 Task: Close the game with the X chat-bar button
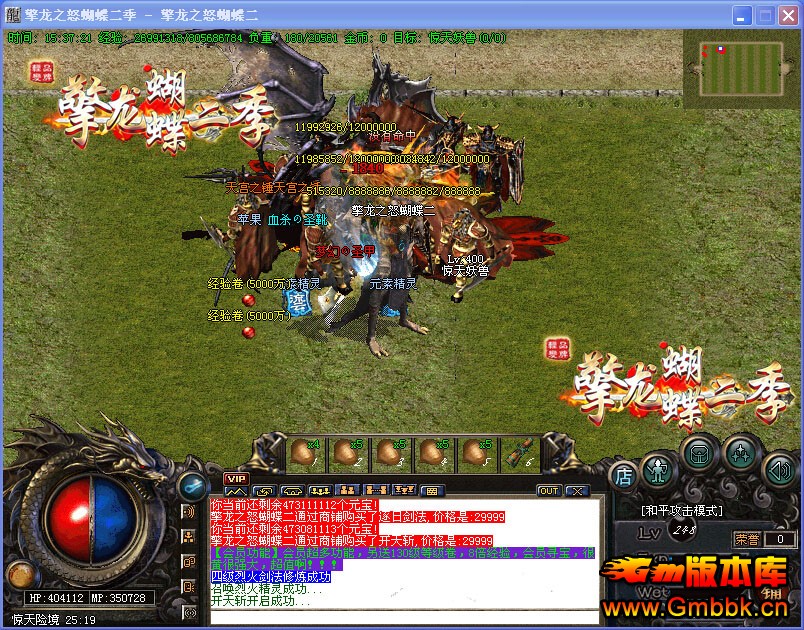[x=576, y=491]
